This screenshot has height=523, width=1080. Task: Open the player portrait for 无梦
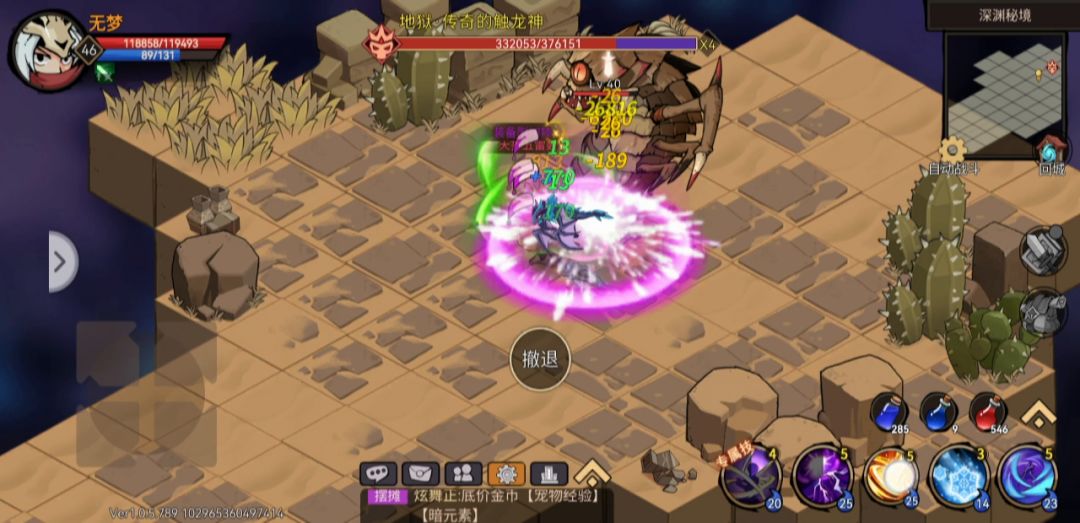[47, 49]
